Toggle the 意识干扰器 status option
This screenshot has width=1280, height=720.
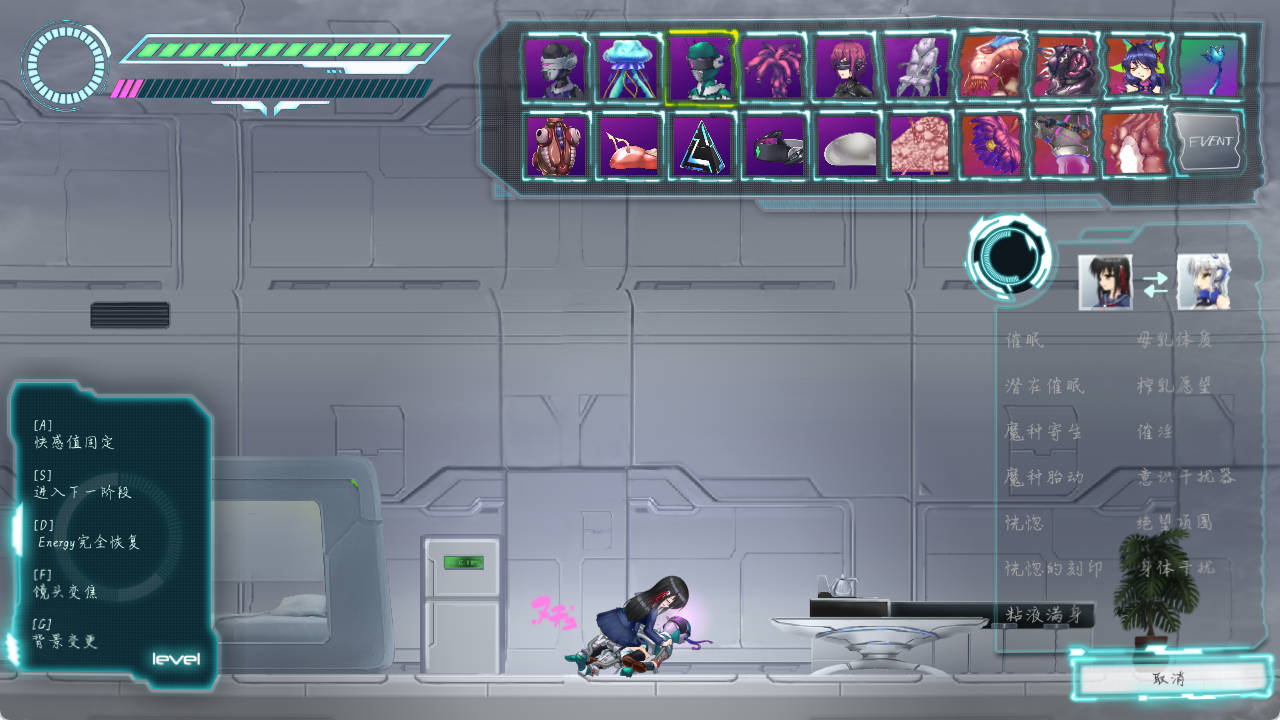(1186, 477)
